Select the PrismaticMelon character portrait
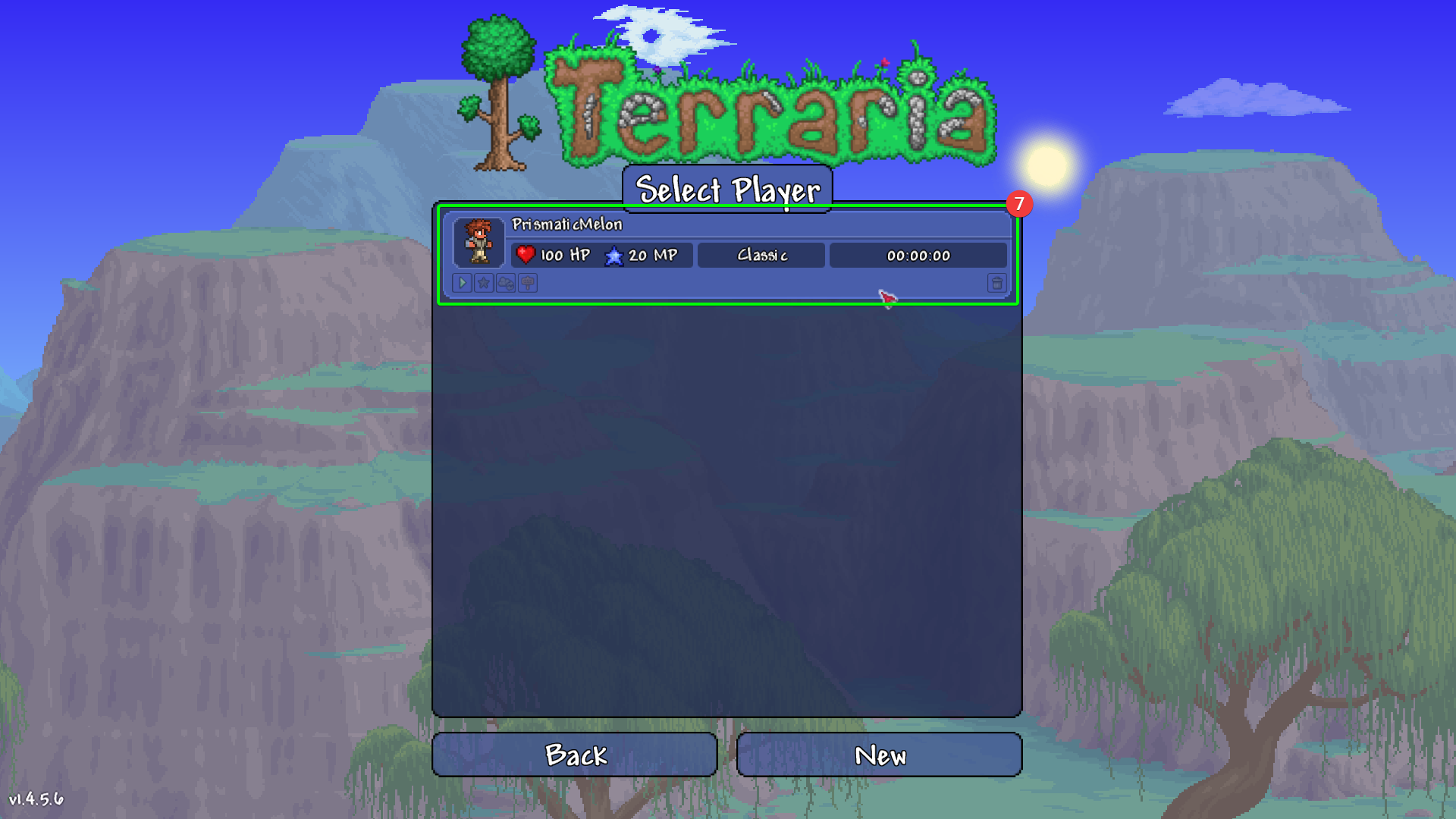The height and width of the screenshot is (819, 1456). coord(479,243)
